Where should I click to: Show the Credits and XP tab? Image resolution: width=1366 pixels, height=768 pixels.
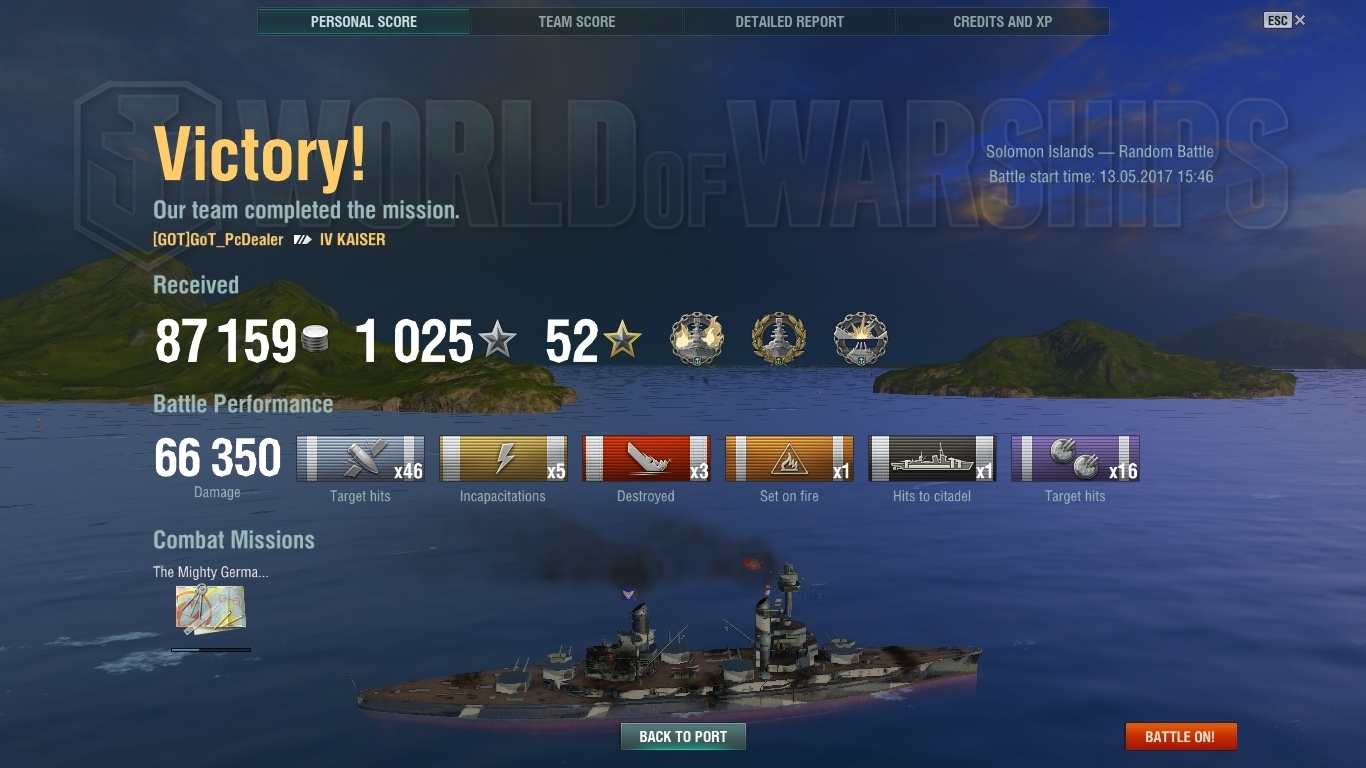tap(1002, 21)
